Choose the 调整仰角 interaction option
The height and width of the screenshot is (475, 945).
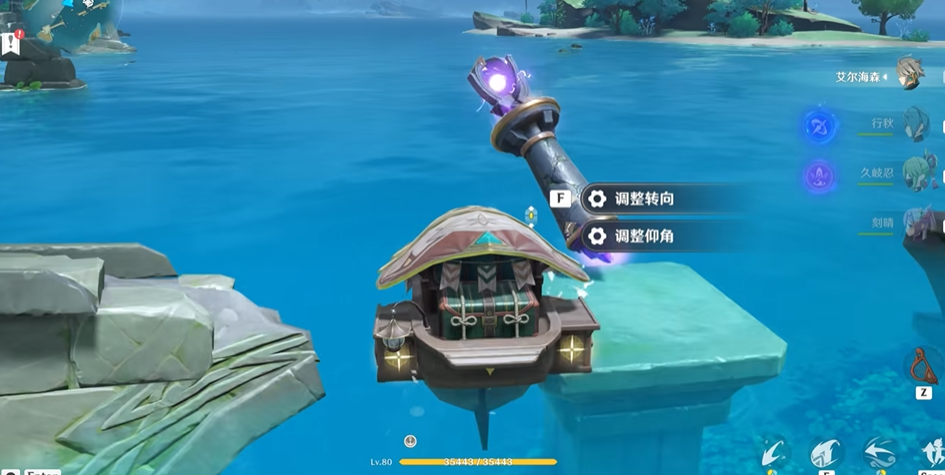point(643,236)
